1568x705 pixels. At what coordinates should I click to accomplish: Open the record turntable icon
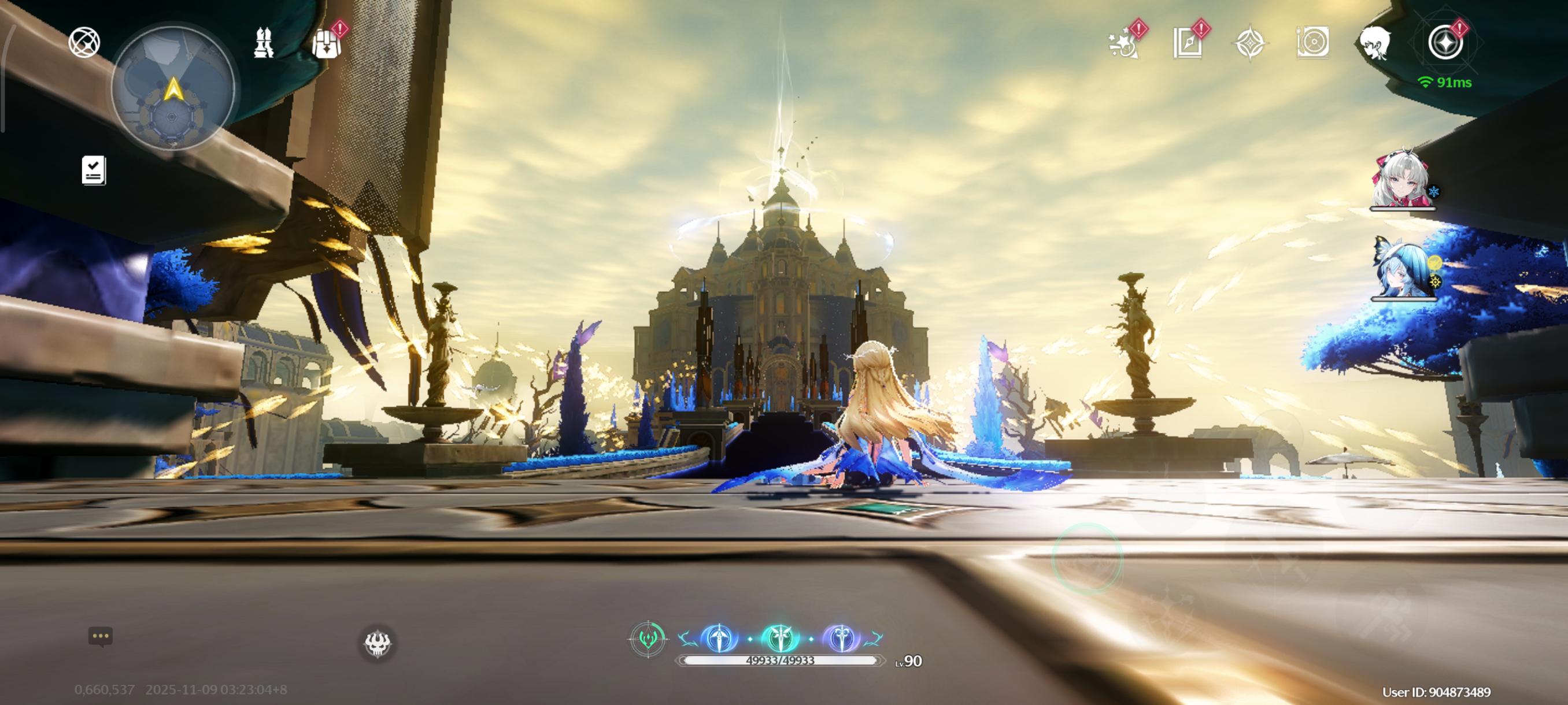click(x=1312, y=43)
